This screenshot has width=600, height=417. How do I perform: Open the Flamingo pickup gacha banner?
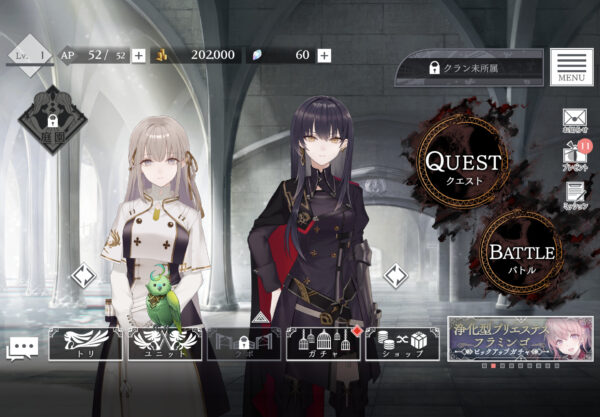520,338
